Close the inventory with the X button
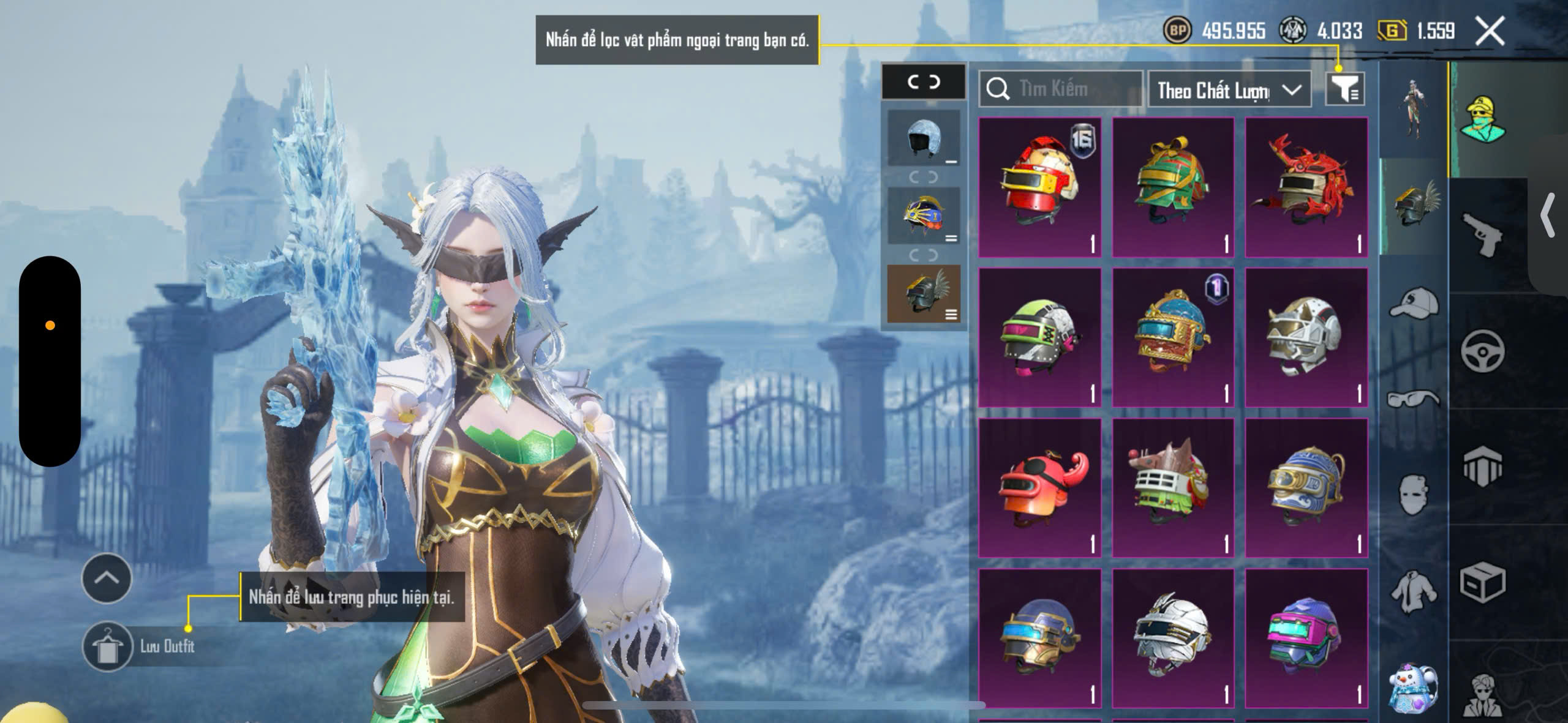1568x723 pixels. tap(1490, 31)
